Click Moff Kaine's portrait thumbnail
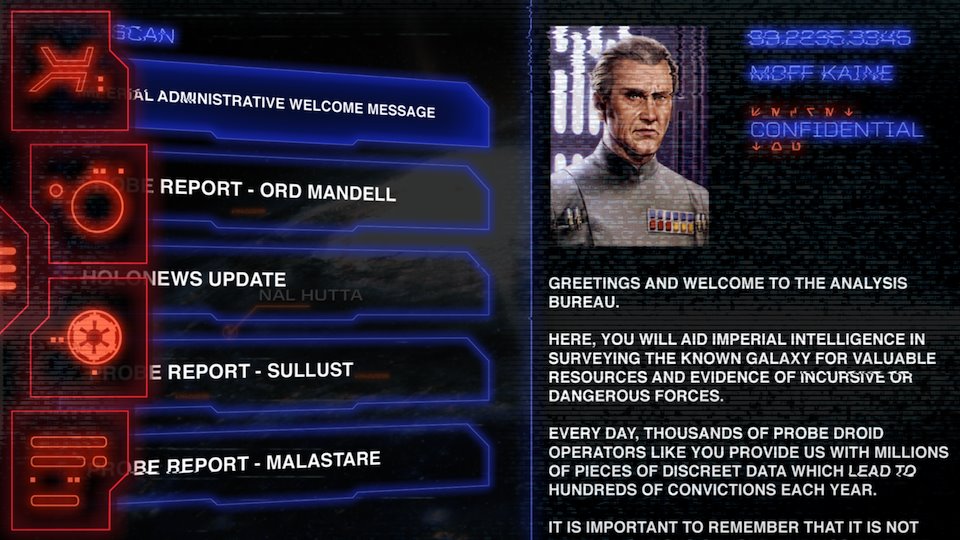This screenshot has width=960, height=540. click(629, 137)
